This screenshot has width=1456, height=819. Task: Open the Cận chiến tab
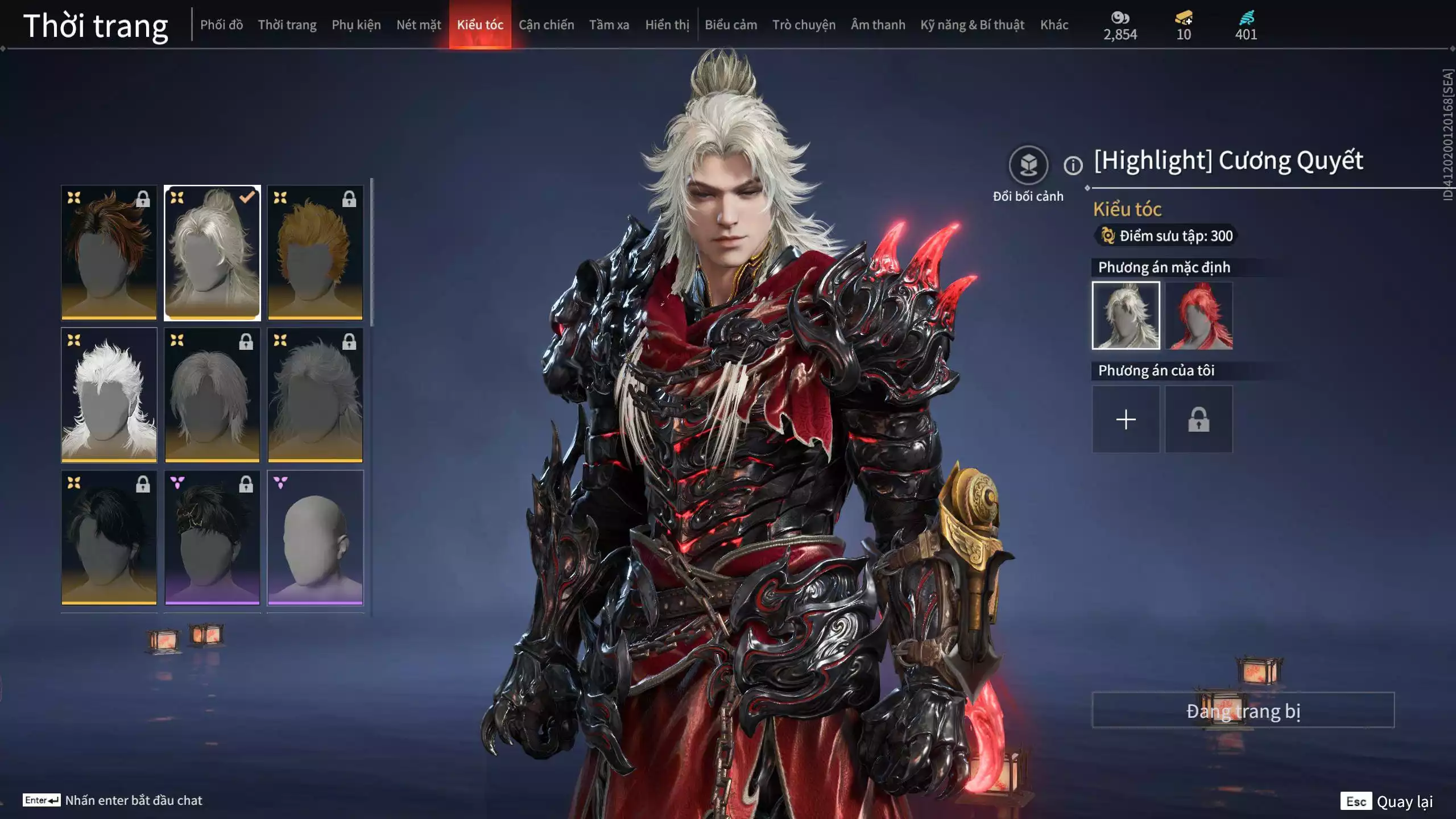(546, 24)
